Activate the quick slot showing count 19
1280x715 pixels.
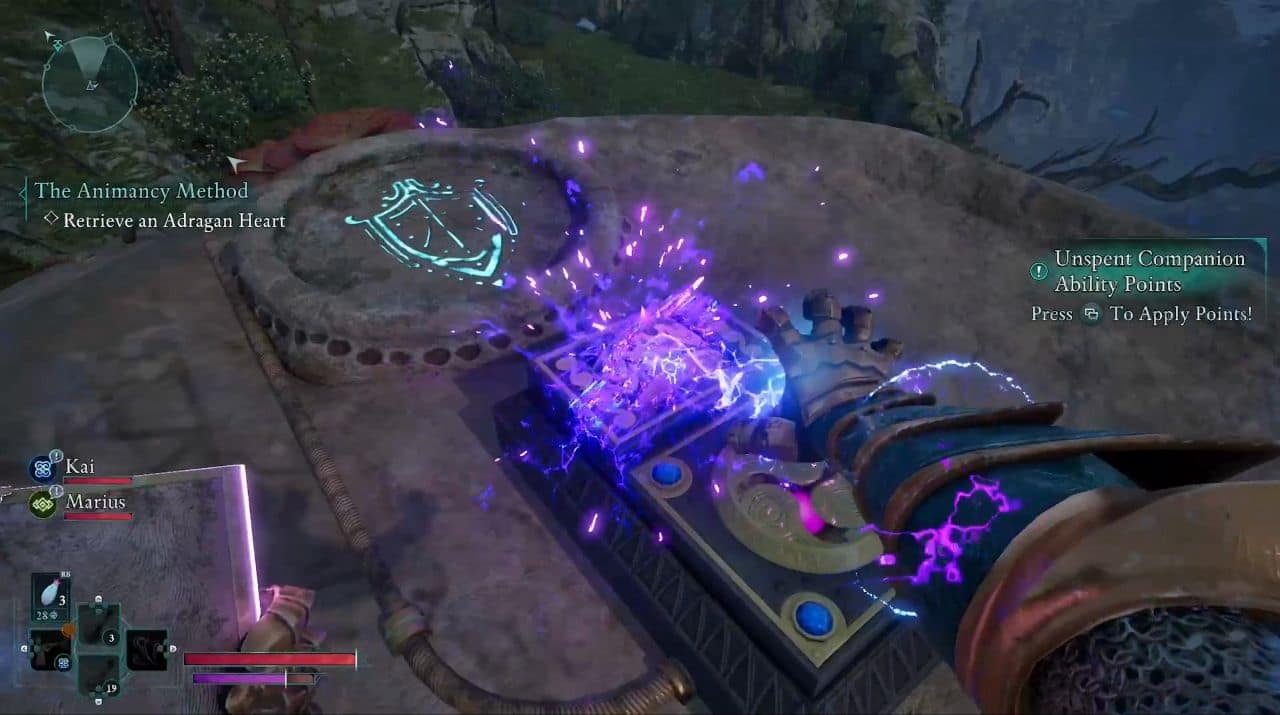click(x=98, y=672)
